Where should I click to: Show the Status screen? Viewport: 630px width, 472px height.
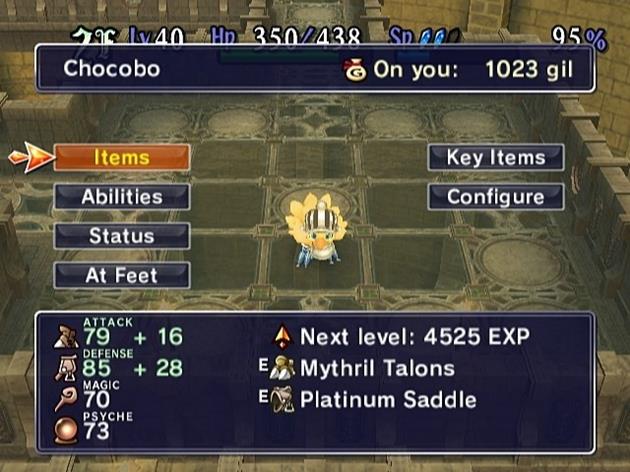click(121, 236)
